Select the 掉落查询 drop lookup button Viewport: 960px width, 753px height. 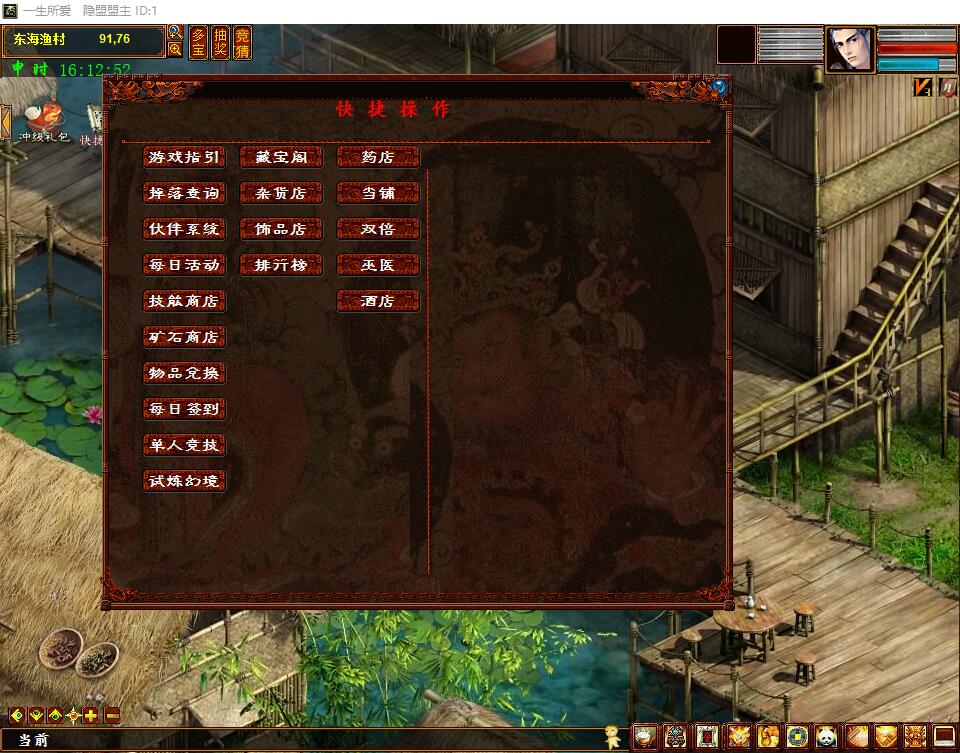tap(184, 193)
